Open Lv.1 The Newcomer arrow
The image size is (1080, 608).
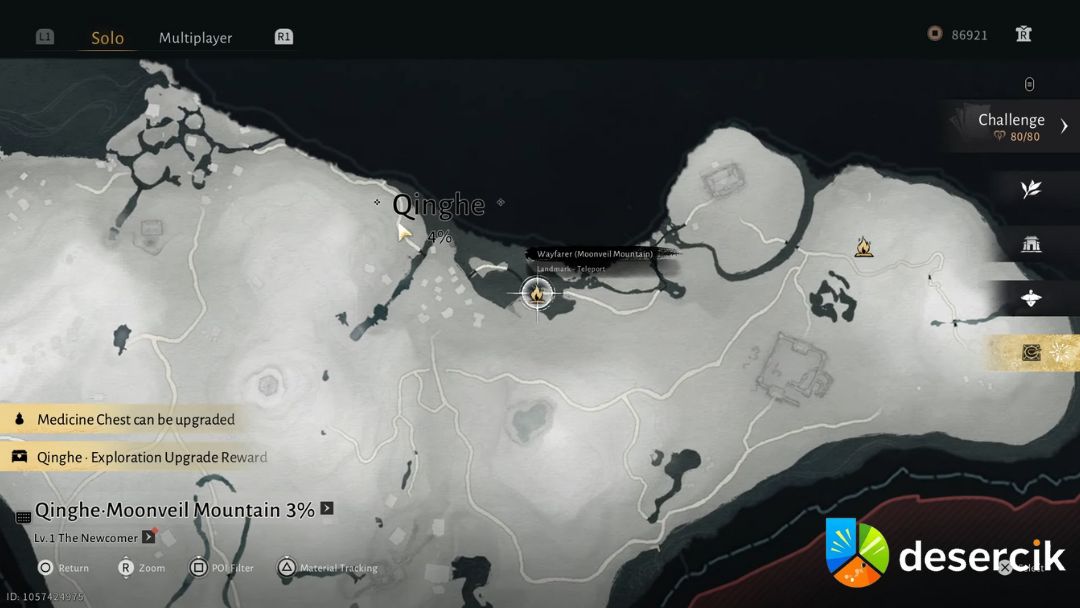148,537
